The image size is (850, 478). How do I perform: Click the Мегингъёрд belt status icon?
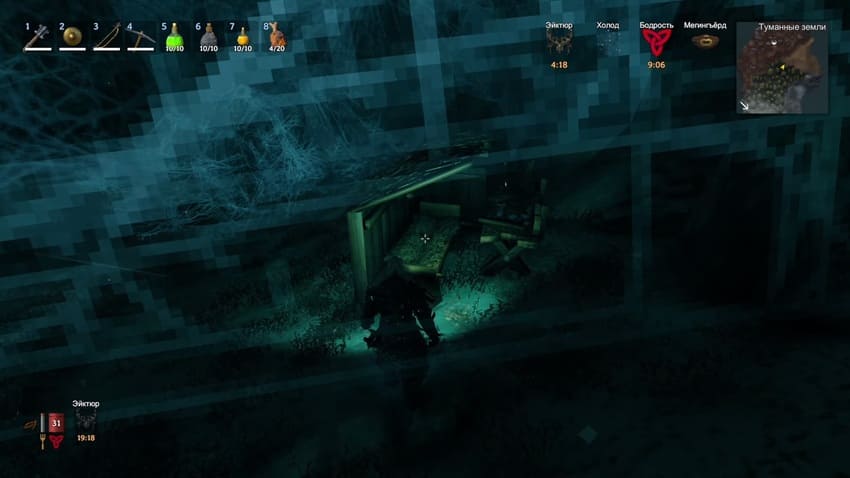(x=705, y=42)
